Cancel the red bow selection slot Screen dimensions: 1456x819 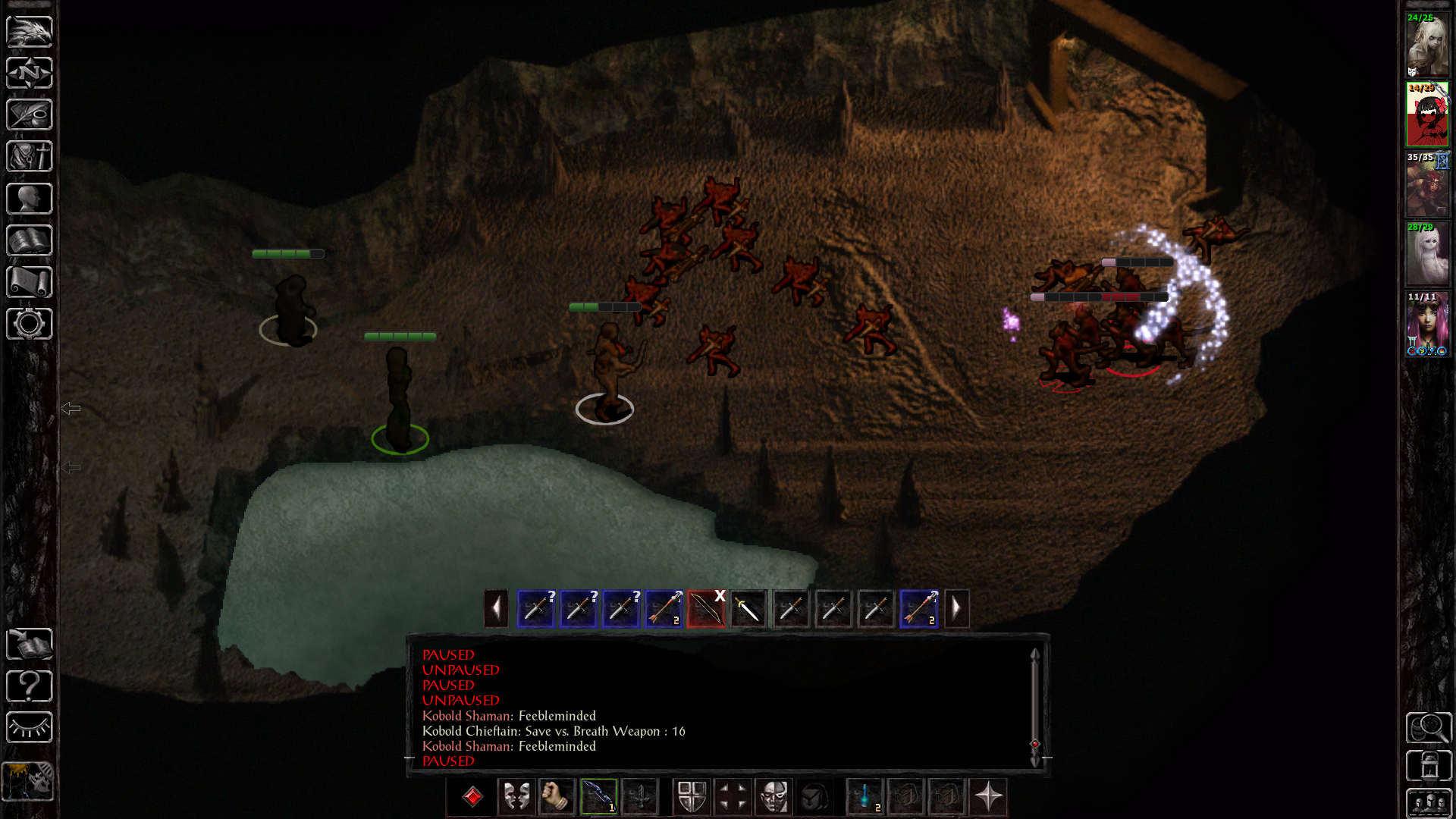click(x=707, y=609)
